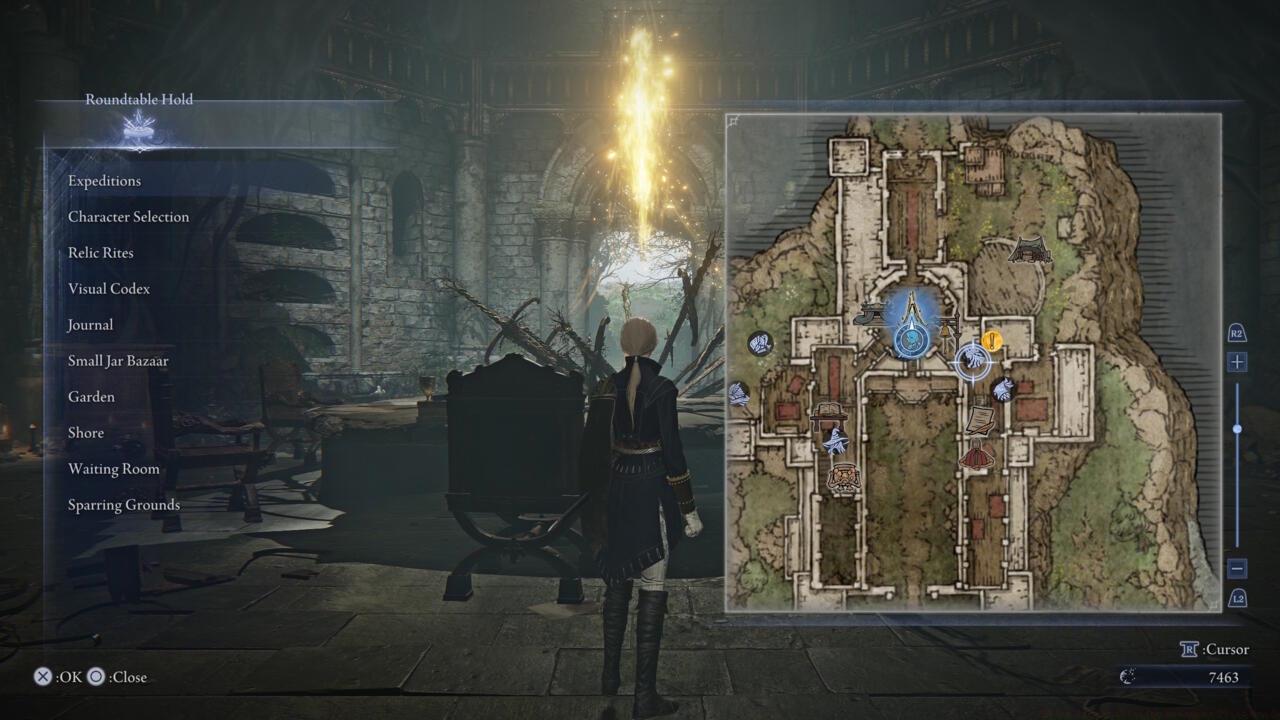The height and width of the screenshot is (720, 1280).
Task: Open the Expeditions menu entry
Action: tap(104, 180)
